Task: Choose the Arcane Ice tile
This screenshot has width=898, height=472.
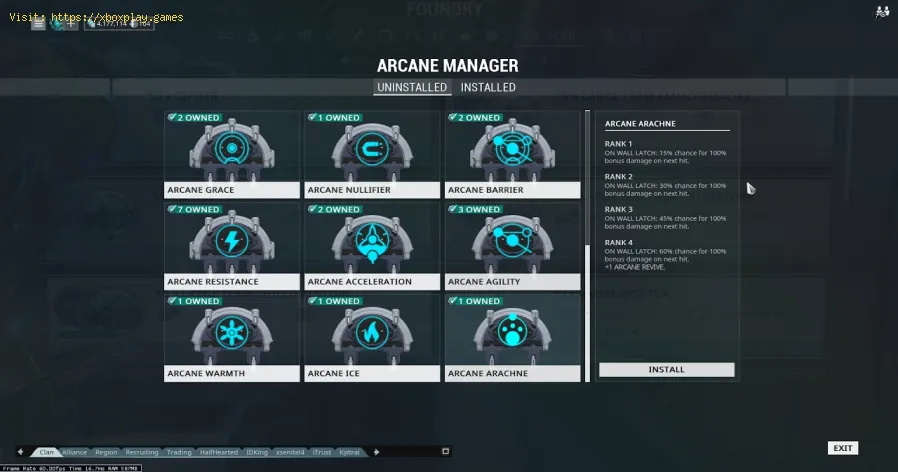Action: [x=372, y=338]
